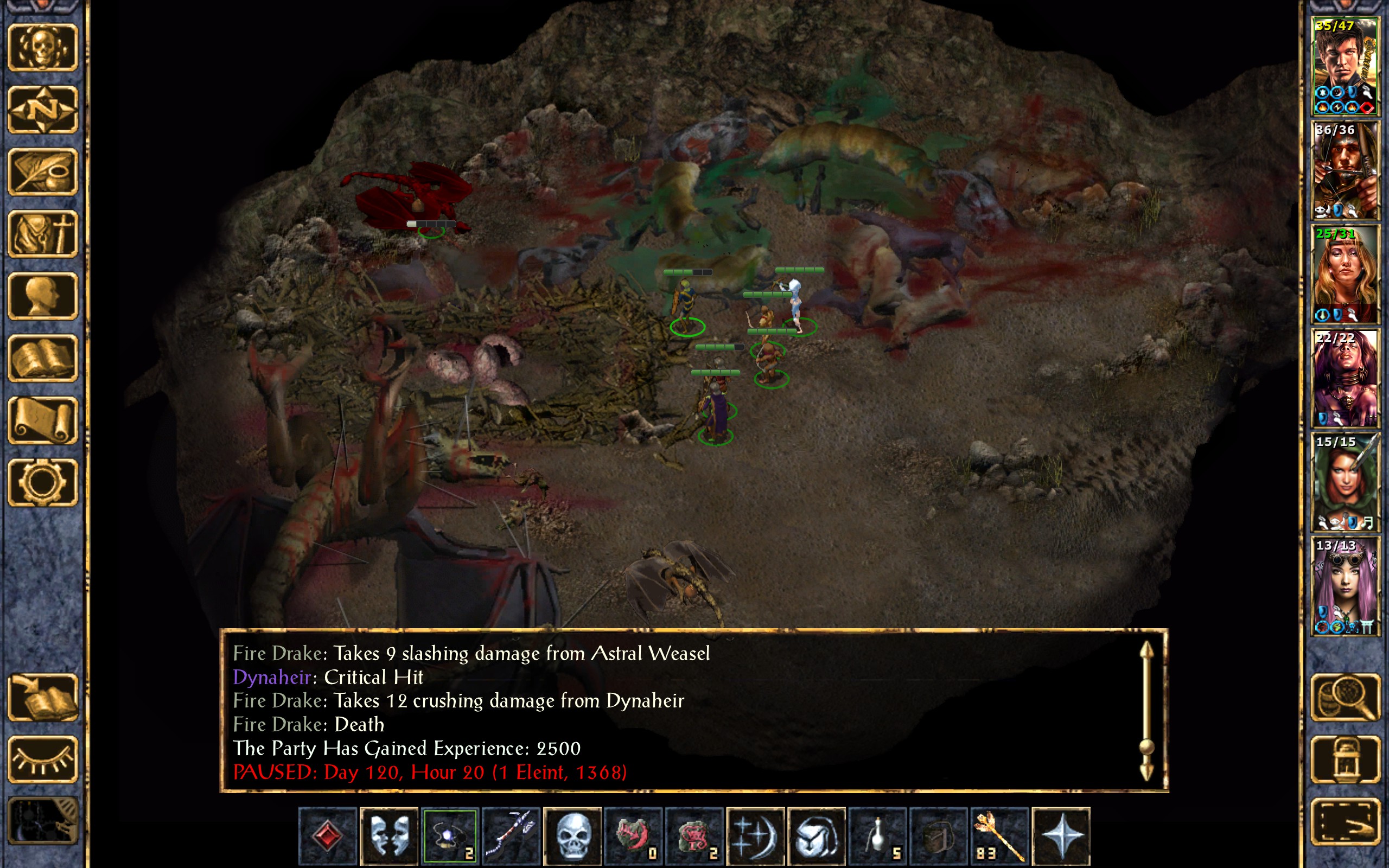Select the top party member portrait with 35/47 HP

[1345, 66]
